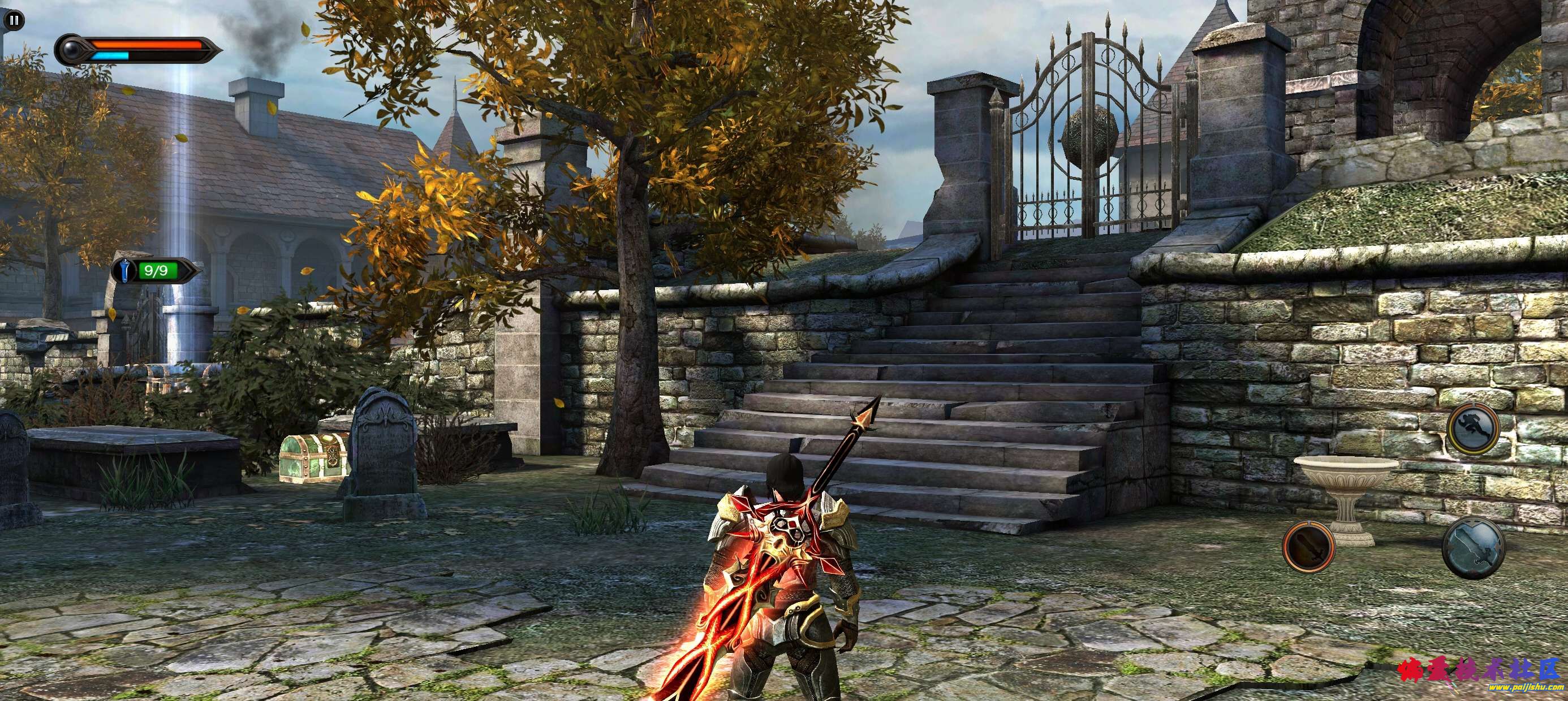Trigger the gray-blue heavy sword attack button
This screenshot has height=701, width=1568.
(1471, 548)
